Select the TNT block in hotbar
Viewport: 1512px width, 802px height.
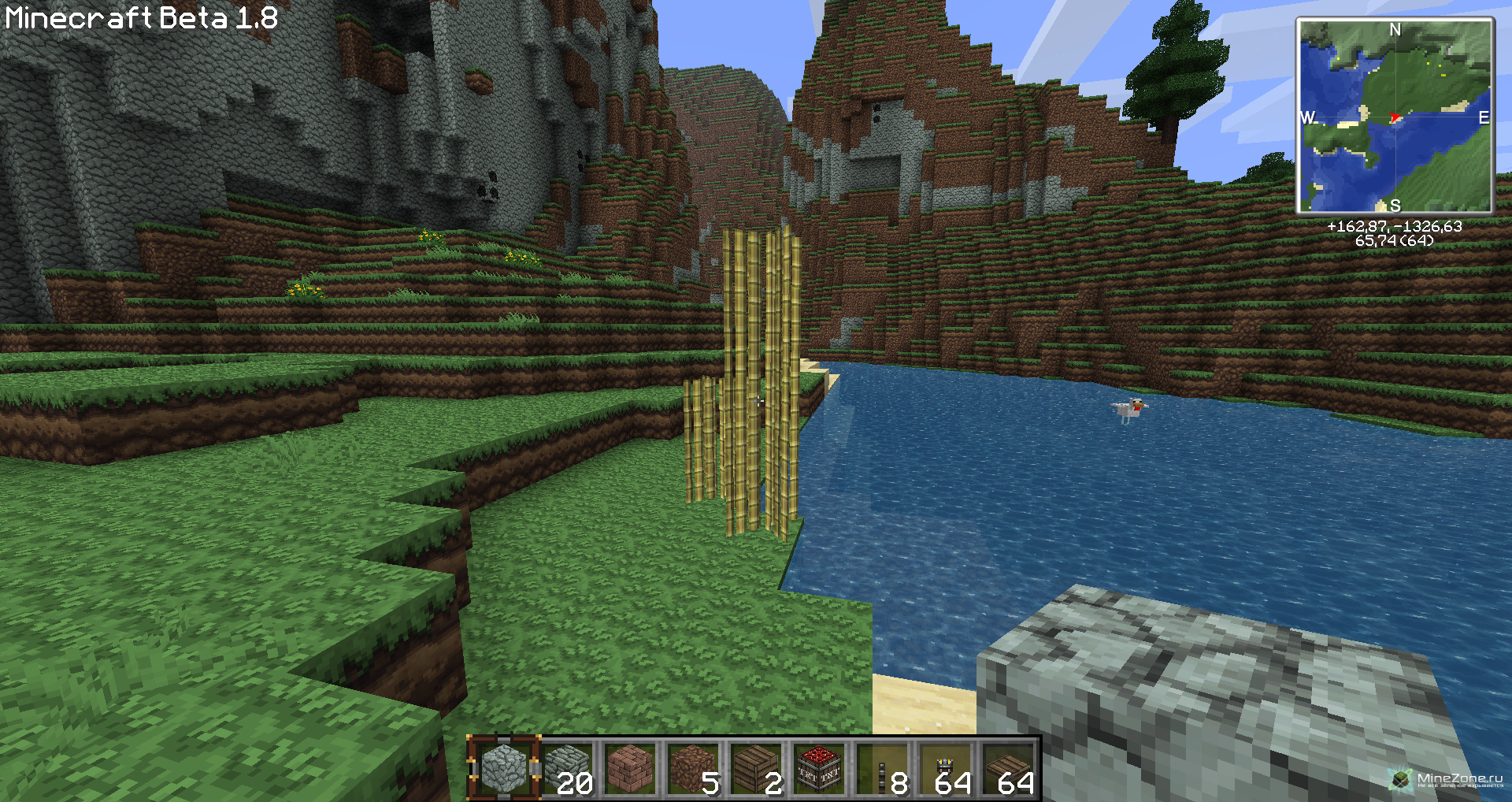coord(819,768)
